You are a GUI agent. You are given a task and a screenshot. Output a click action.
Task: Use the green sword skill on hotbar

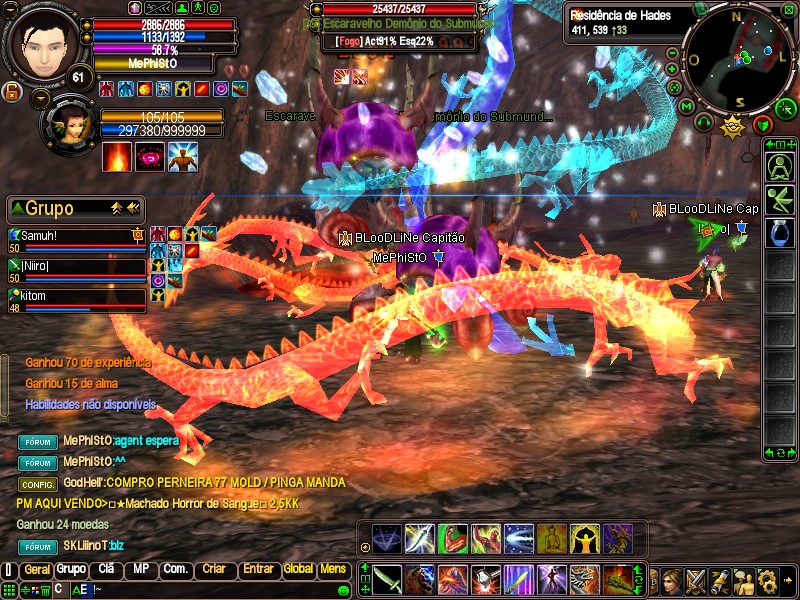click(x=387, y=578)
